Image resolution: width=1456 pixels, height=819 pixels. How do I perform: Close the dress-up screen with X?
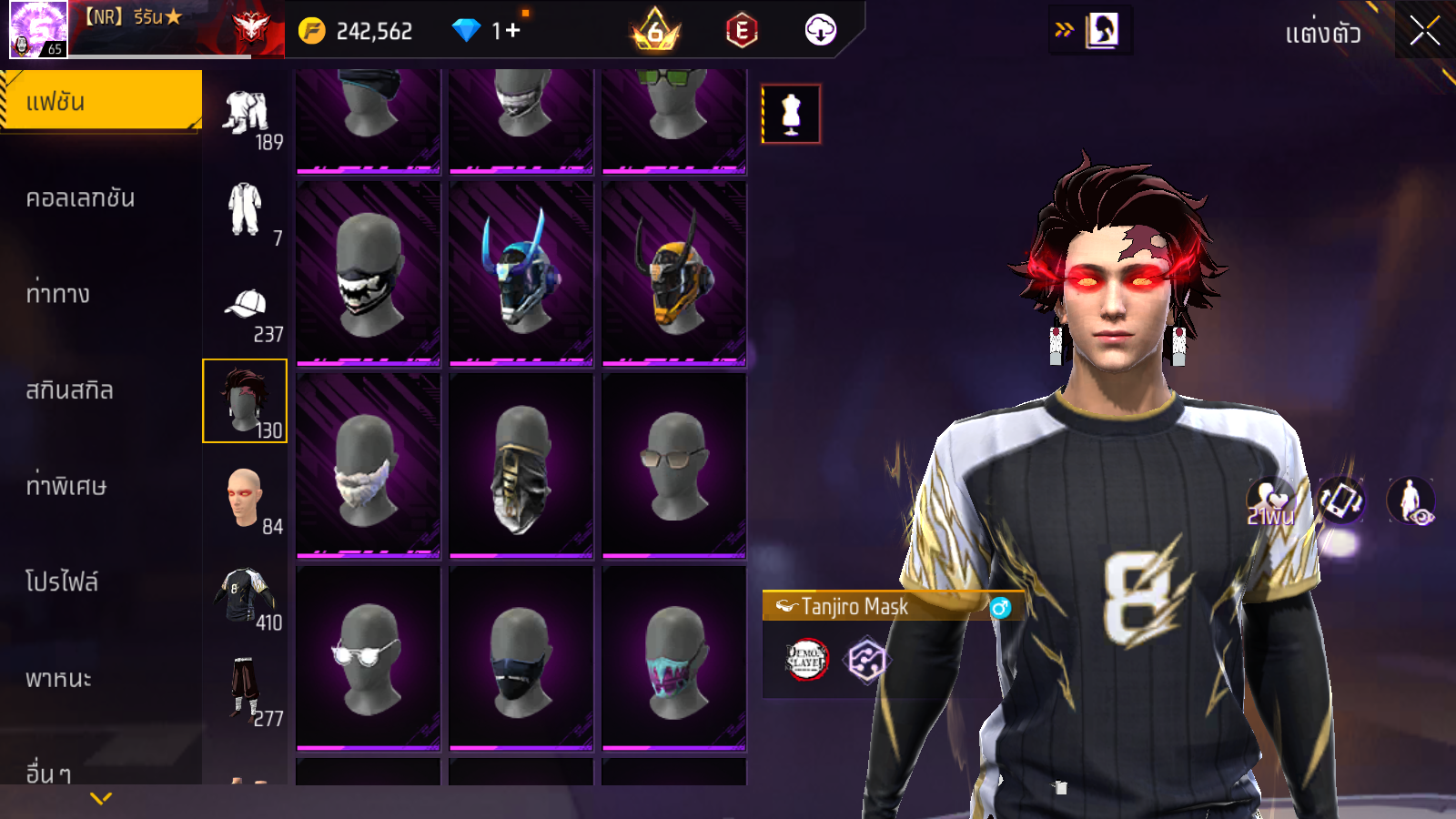[1424, 31]
